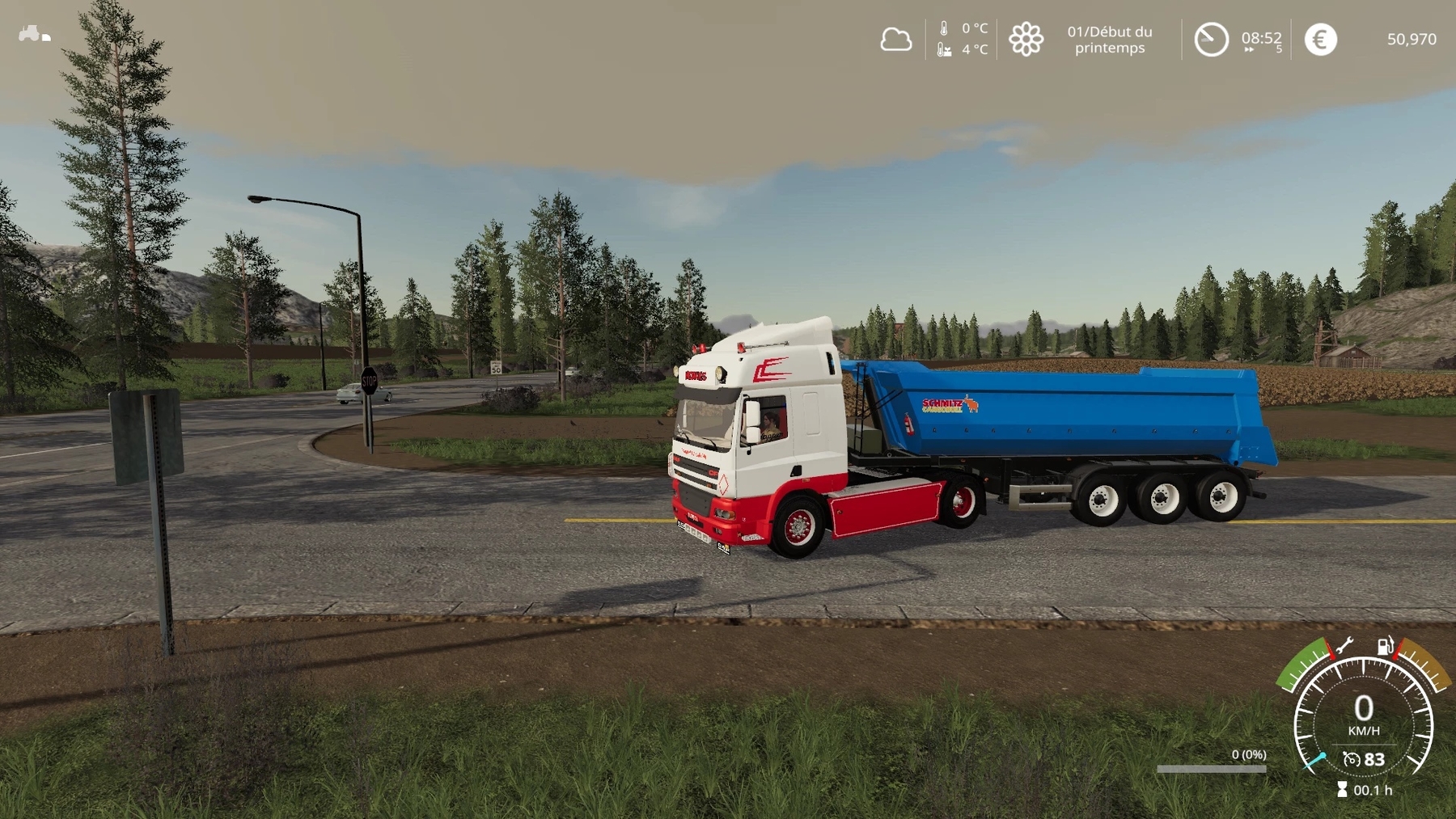Screen dimensions: 1456x819
Task: Click the wrench damage icon
Action: coord(1344,645)
